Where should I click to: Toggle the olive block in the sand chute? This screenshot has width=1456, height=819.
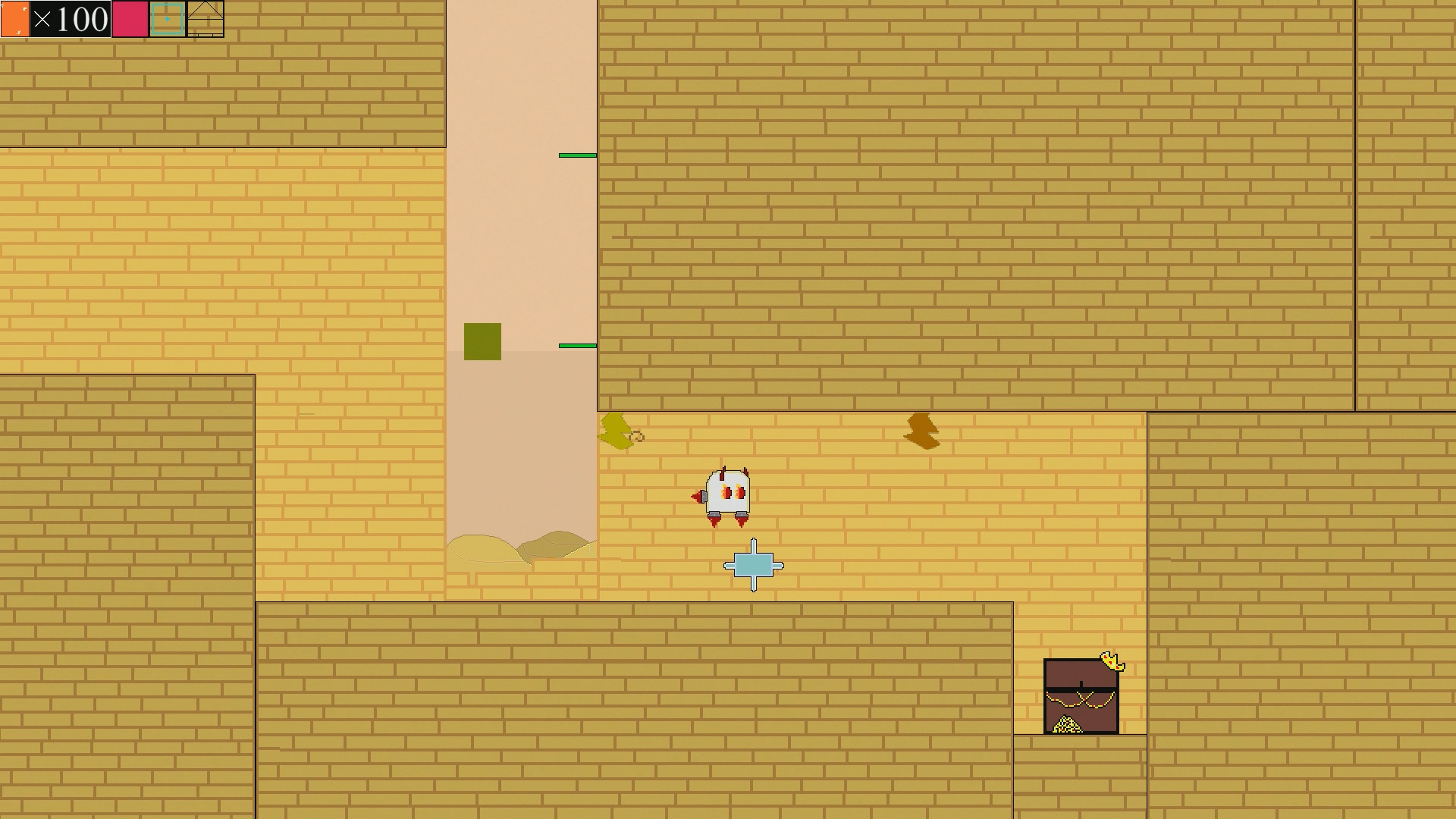click(483, 340)
